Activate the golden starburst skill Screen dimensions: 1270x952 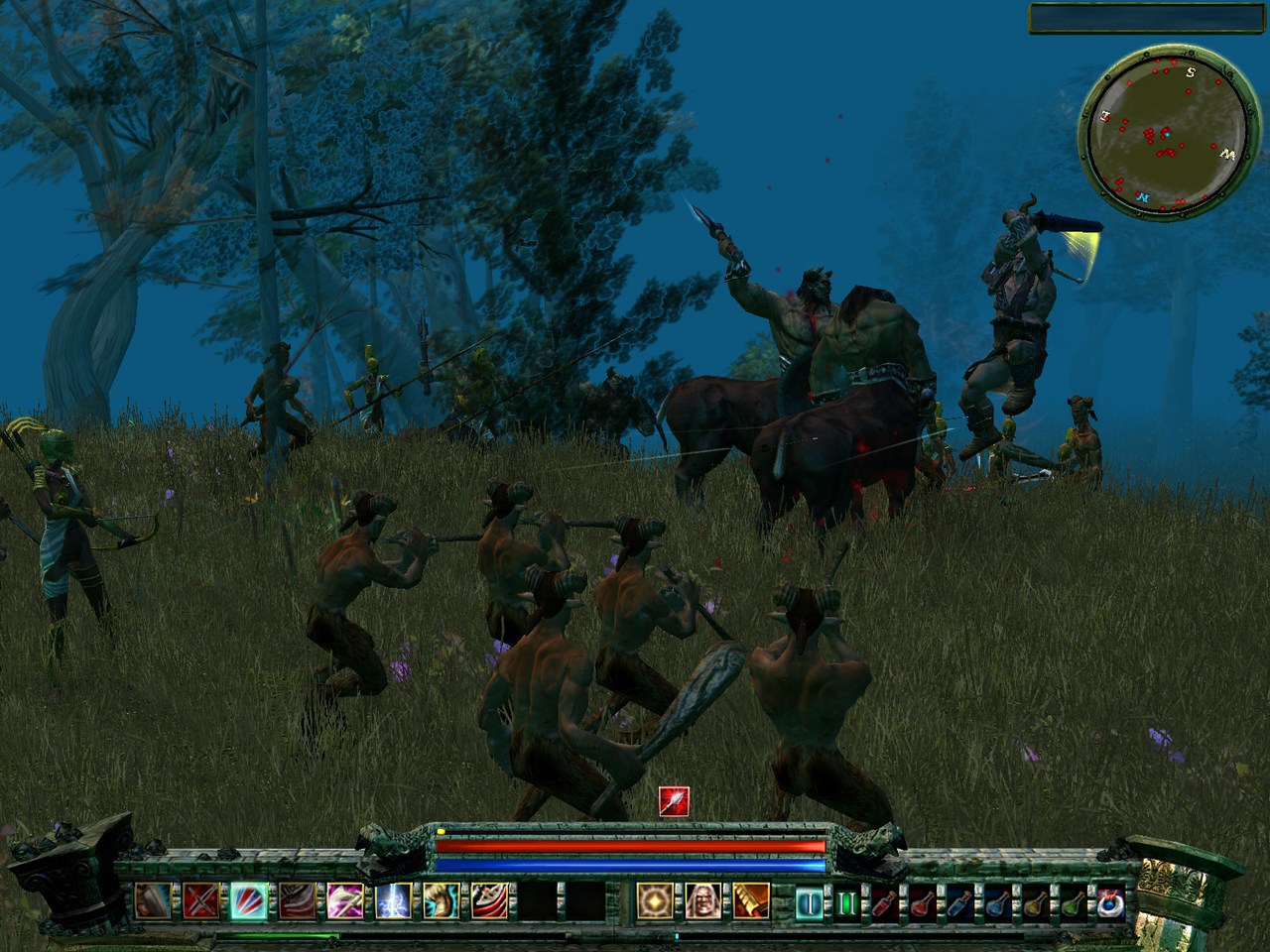(x=654, y=900)
